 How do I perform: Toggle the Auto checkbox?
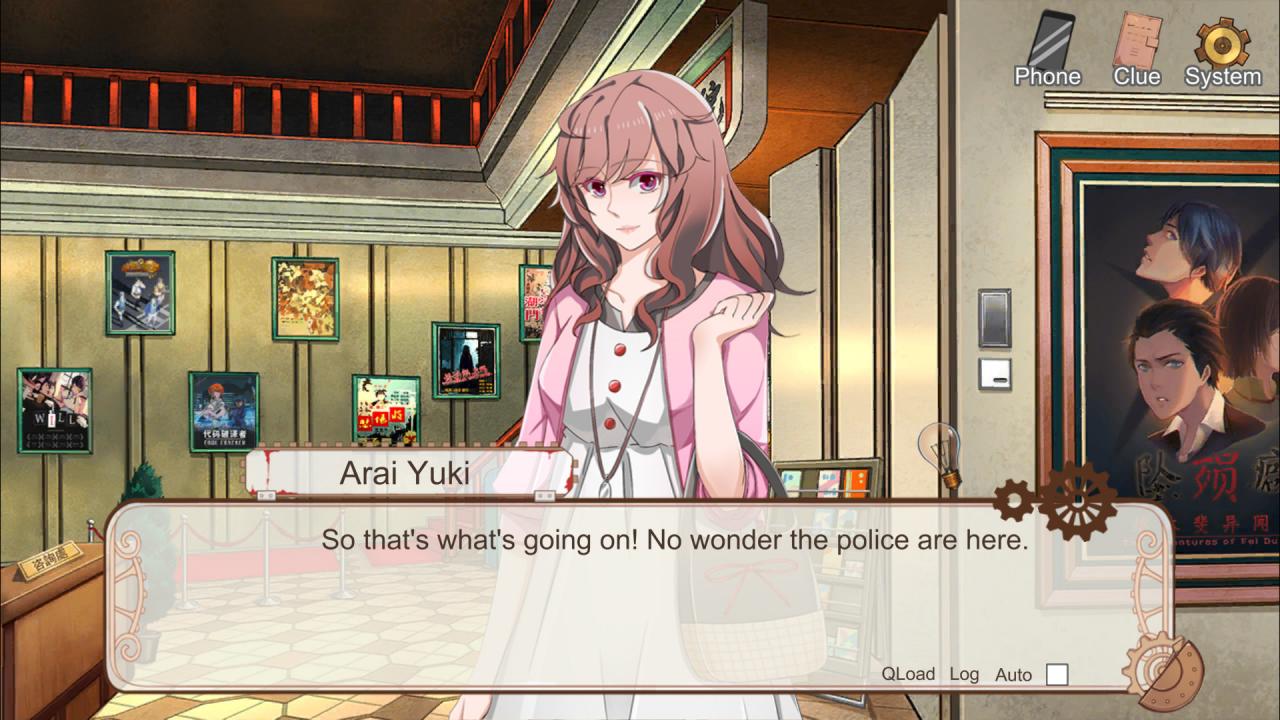[x=1056, y=675]
